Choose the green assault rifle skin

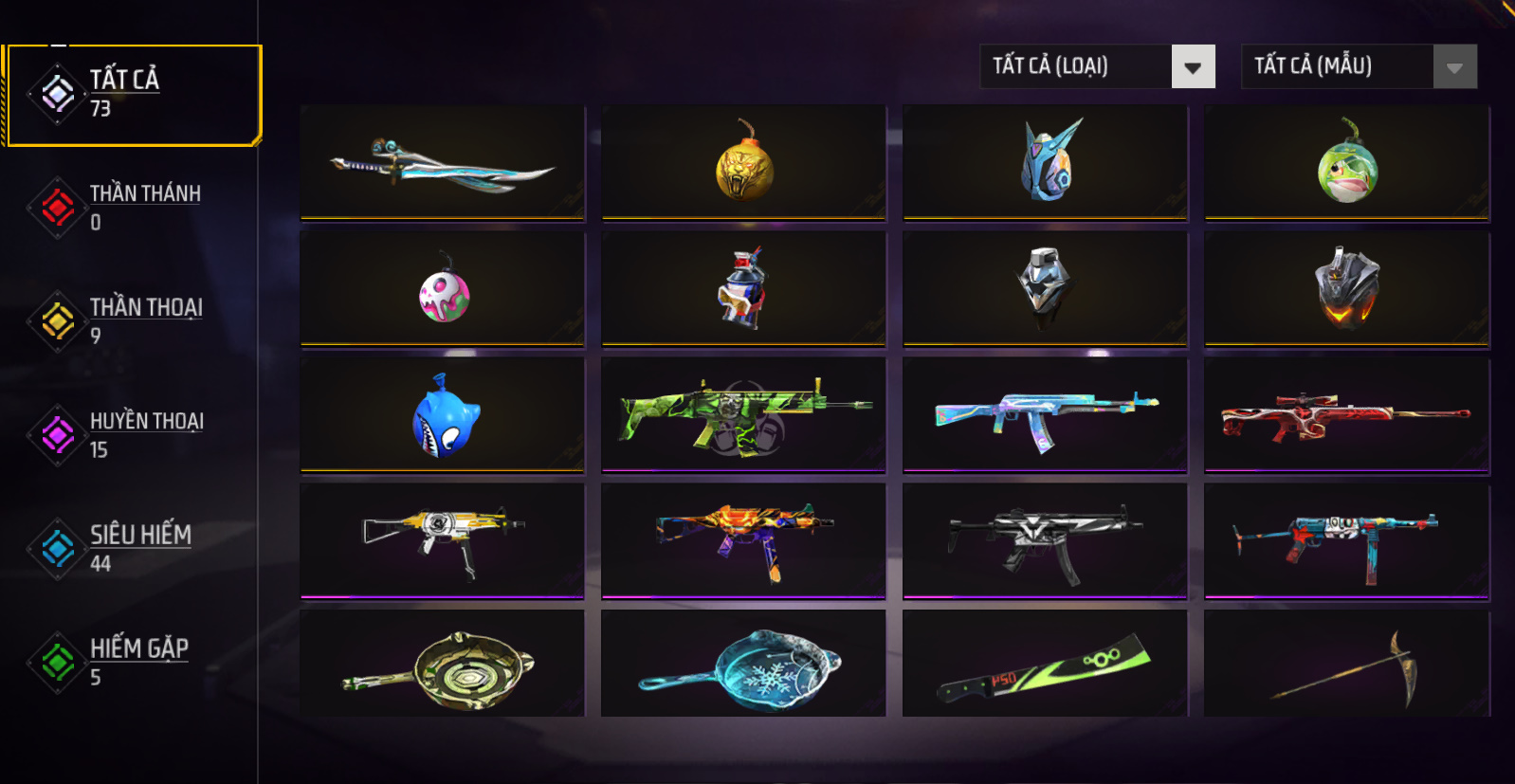(x=743, y=415)
